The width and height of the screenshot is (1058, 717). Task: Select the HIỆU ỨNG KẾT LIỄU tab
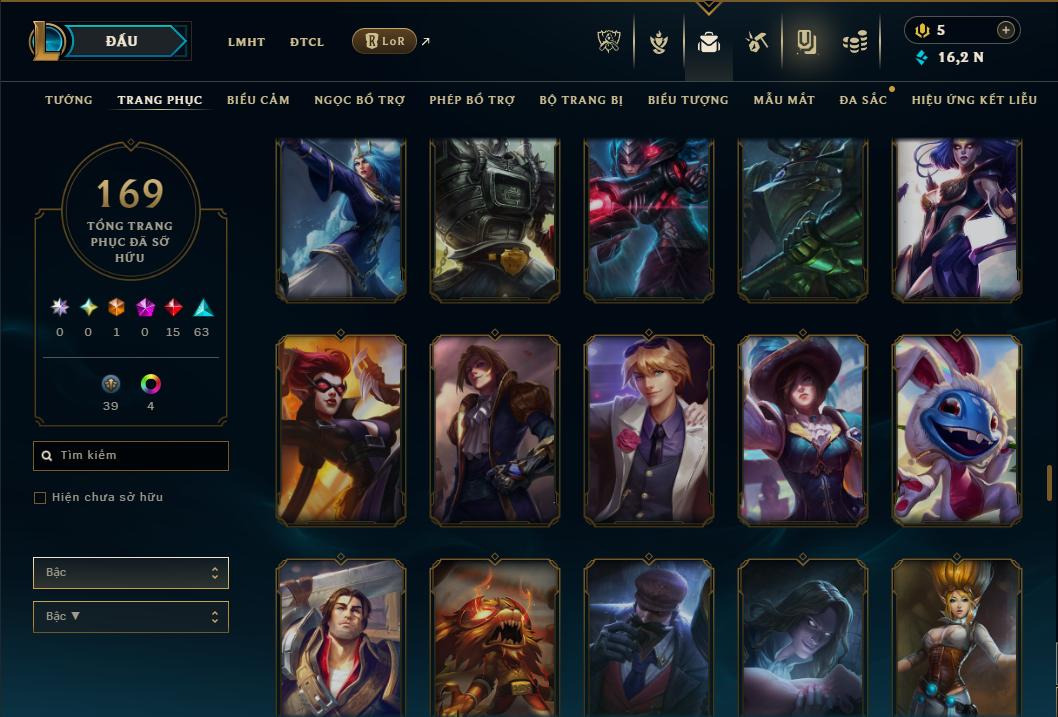click(x=974, y=100)
